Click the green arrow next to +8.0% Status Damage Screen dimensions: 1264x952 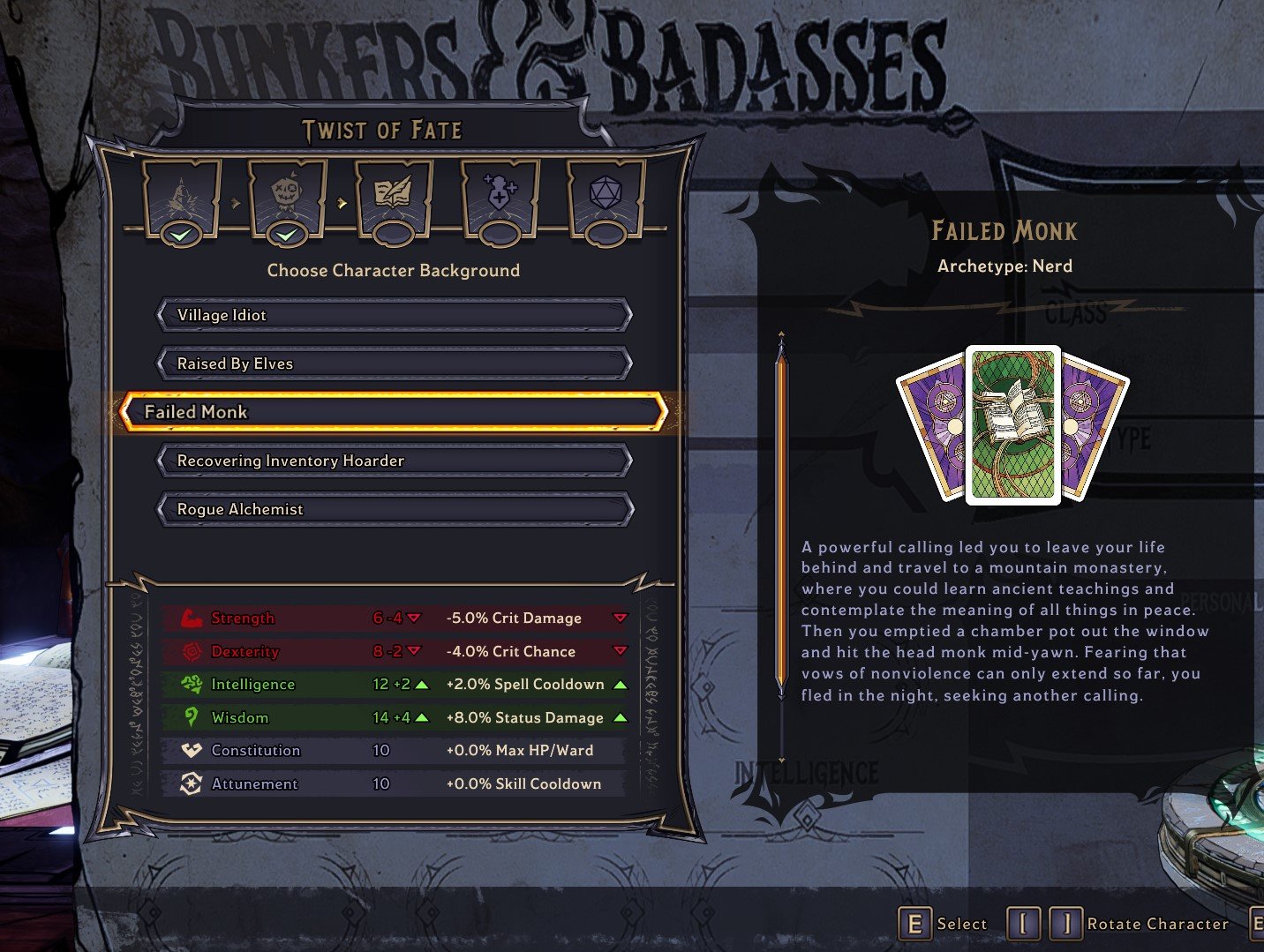click(619, 717)
